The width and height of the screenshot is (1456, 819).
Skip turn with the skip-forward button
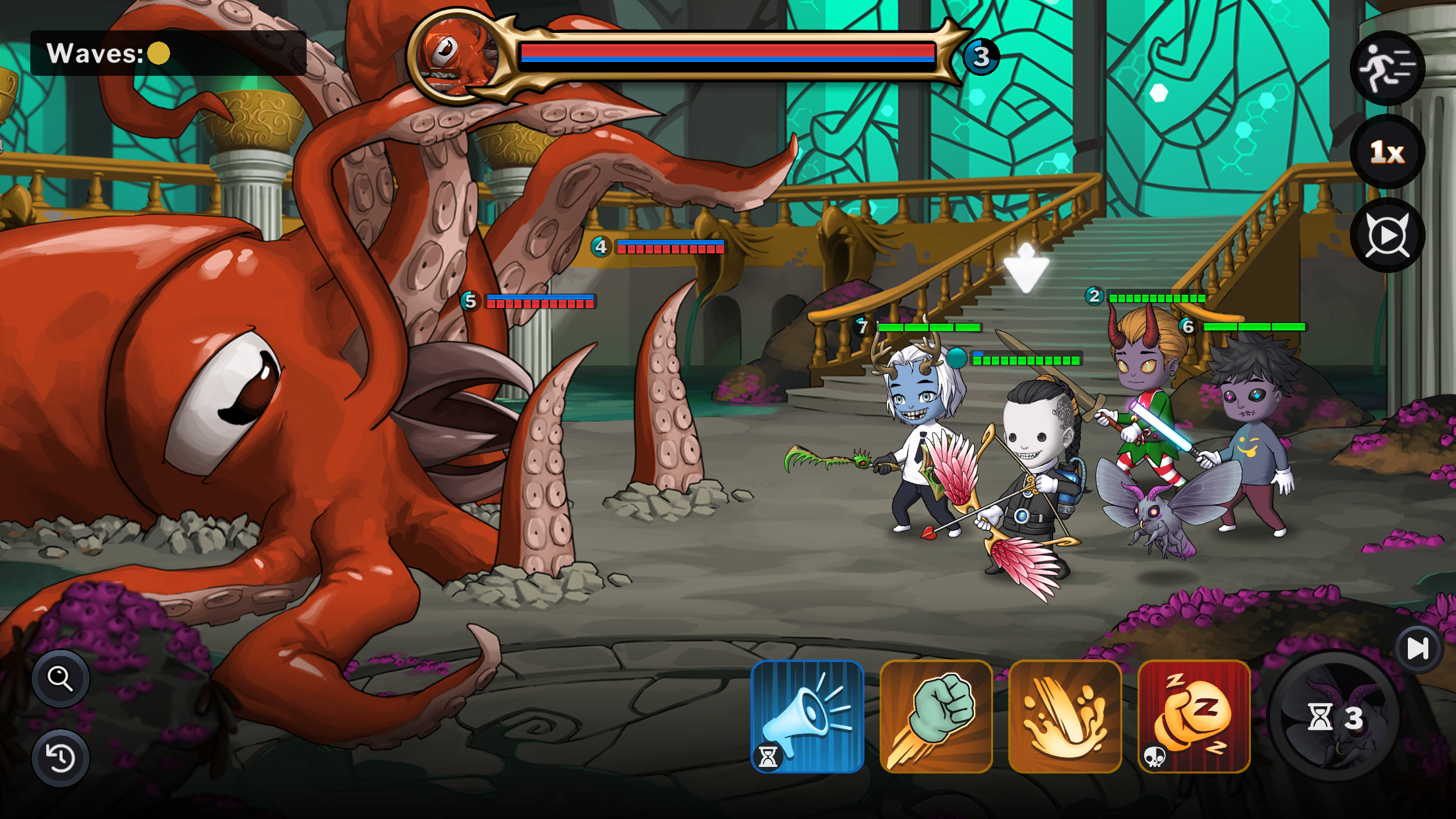coord(1418,648)
